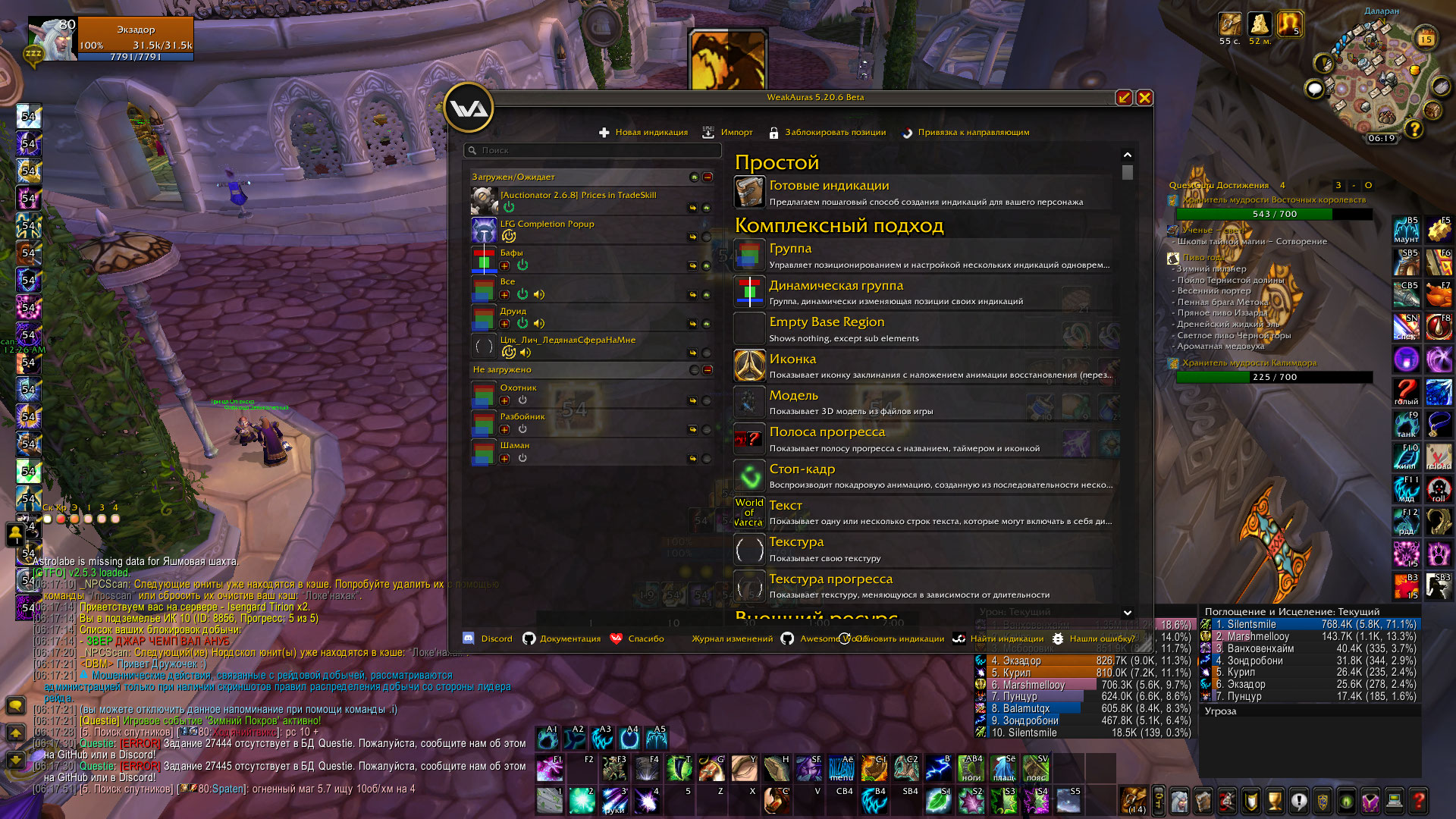Open documentation via the GitHub icon
1456x819 pixels.
[530, 639]
